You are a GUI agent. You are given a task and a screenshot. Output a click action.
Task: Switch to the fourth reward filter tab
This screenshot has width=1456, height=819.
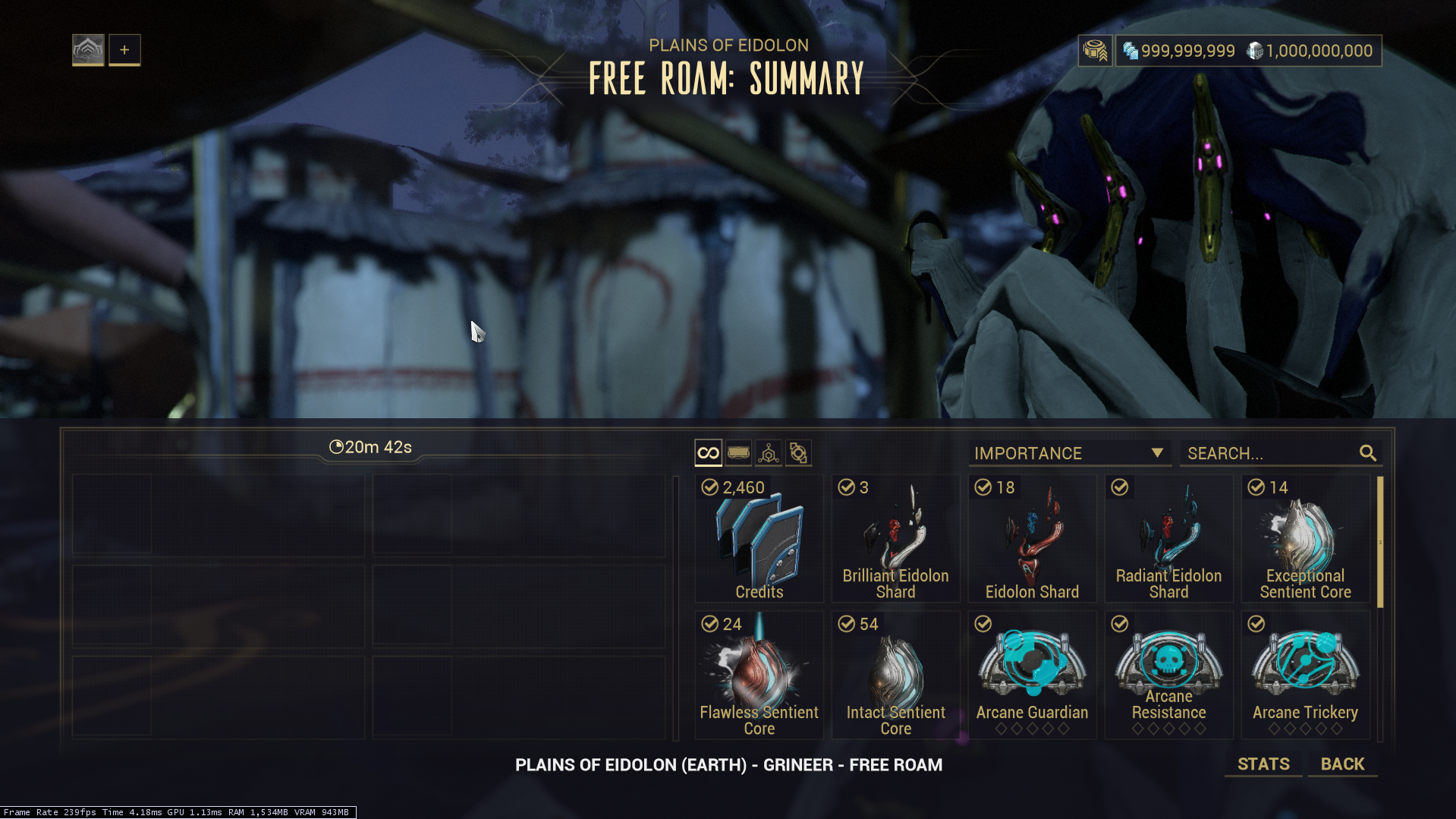pyautogui.click(x=798, y=453)
